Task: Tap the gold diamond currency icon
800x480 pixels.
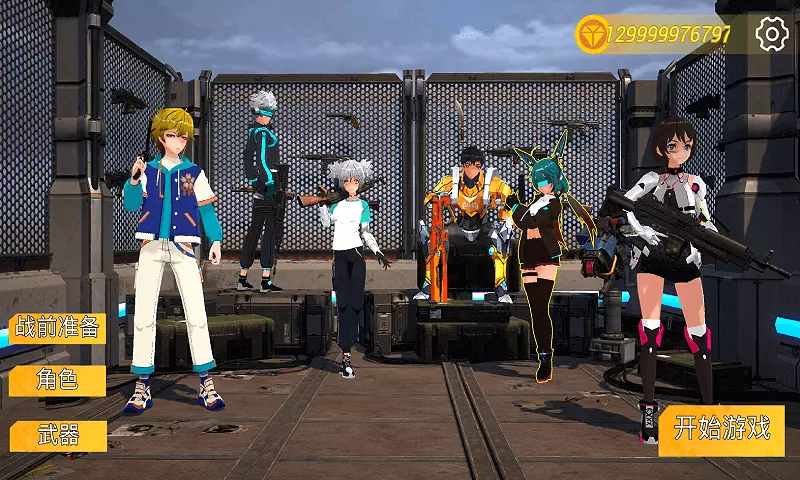Action: 593,34
